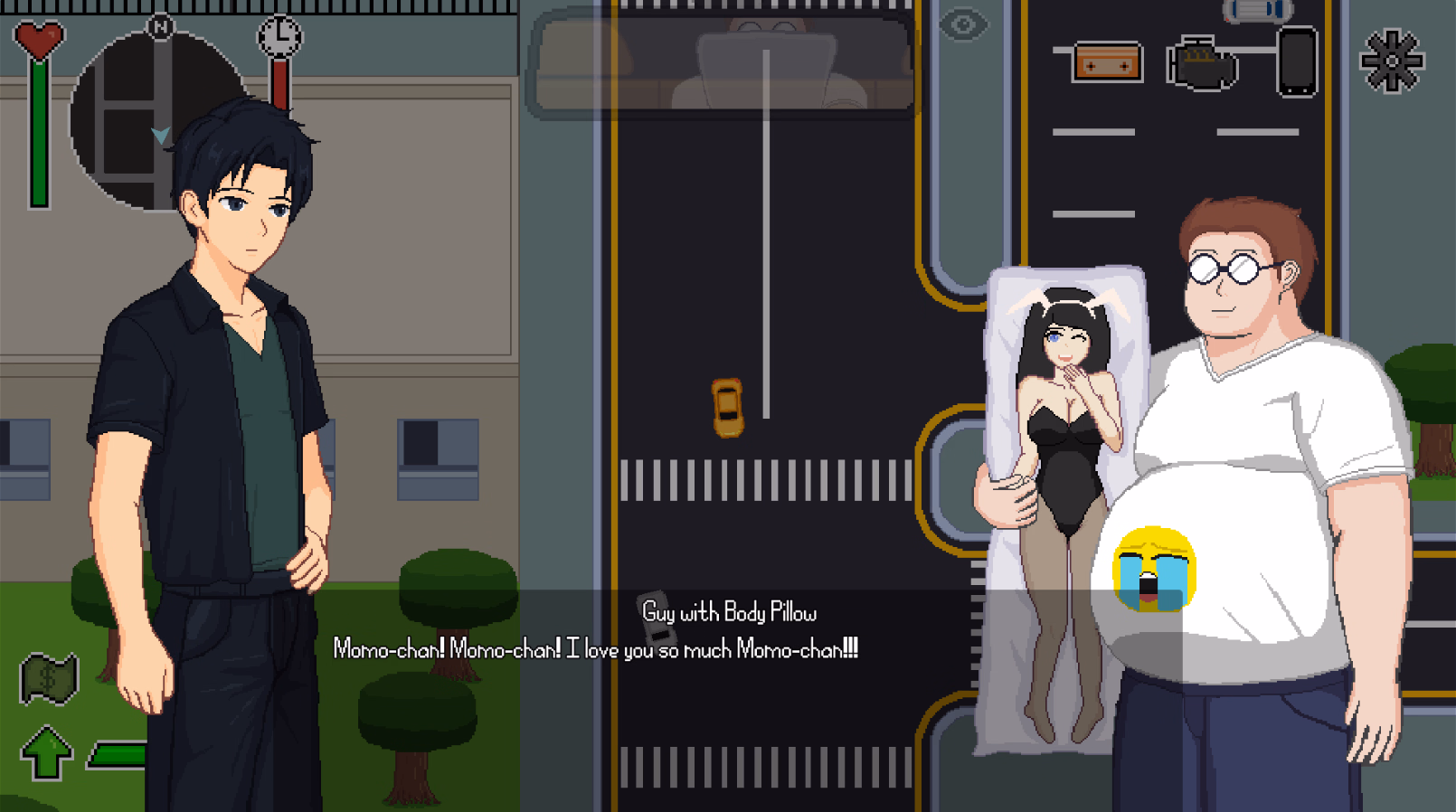Select the orange car on the road
Viewport: 1456px width, 812px height.
click(x=726, y=409)
